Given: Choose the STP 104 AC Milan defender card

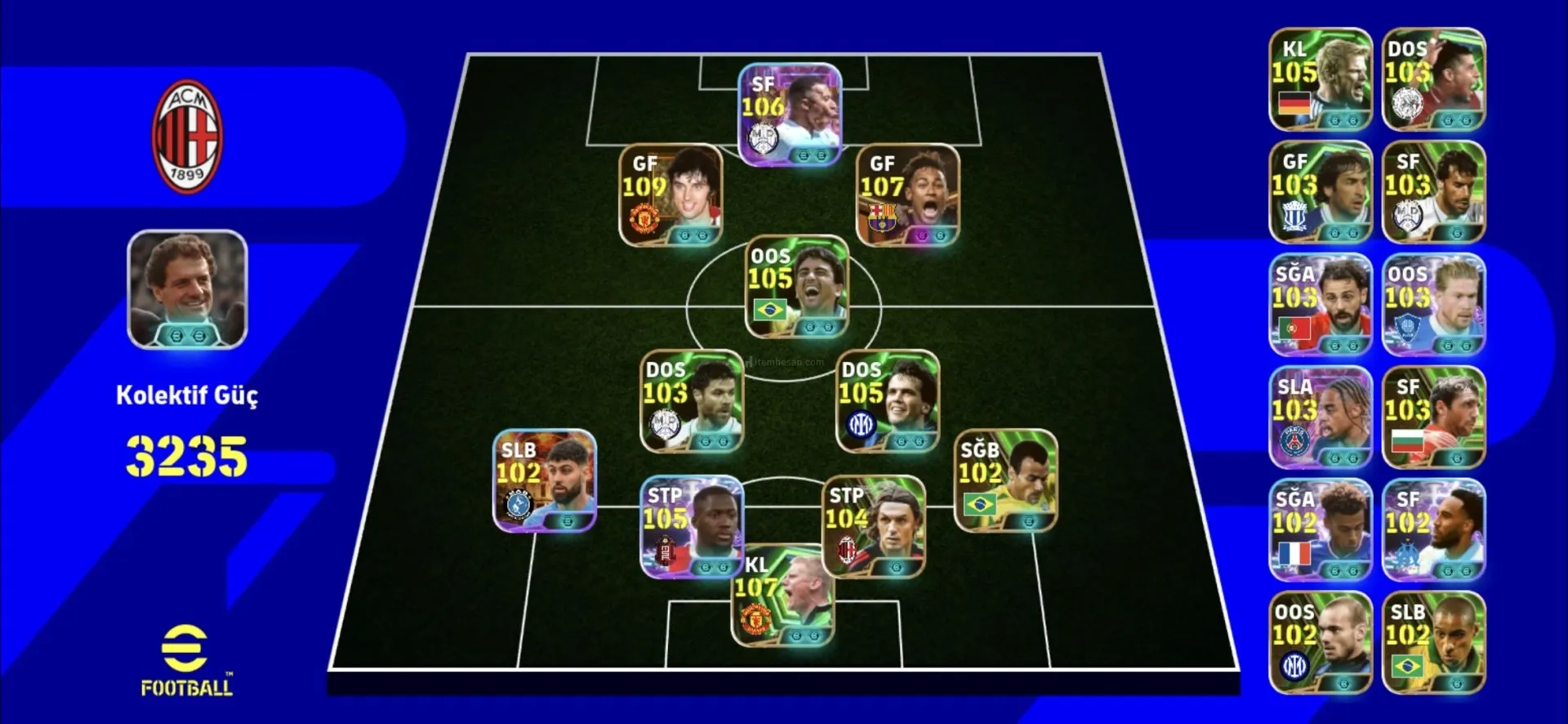Looking at the screenshot, I should point(873,527).
